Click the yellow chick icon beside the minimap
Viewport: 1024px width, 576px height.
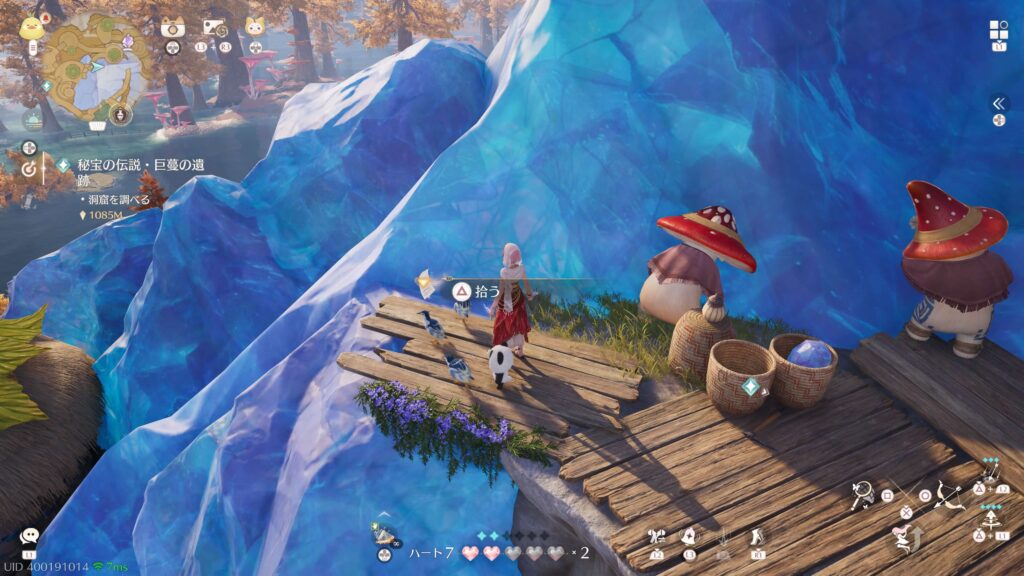[x=30, y=27]
